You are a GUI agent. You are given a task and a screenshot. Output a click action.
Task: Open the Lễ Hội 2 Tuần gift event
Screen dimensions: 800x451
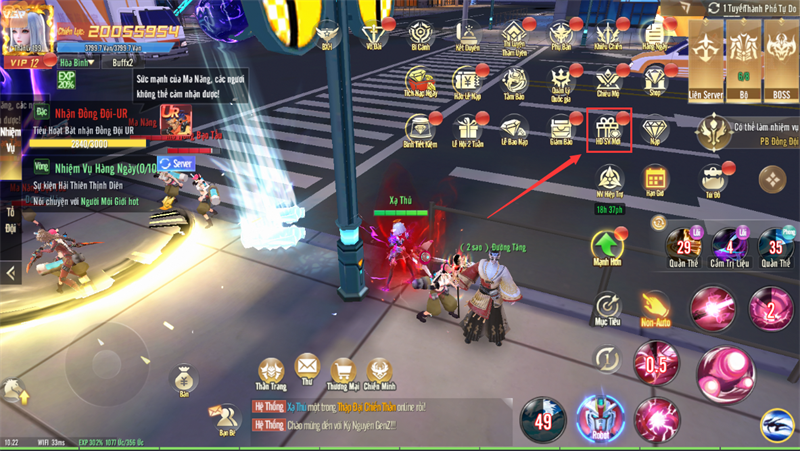pos(468,129)
